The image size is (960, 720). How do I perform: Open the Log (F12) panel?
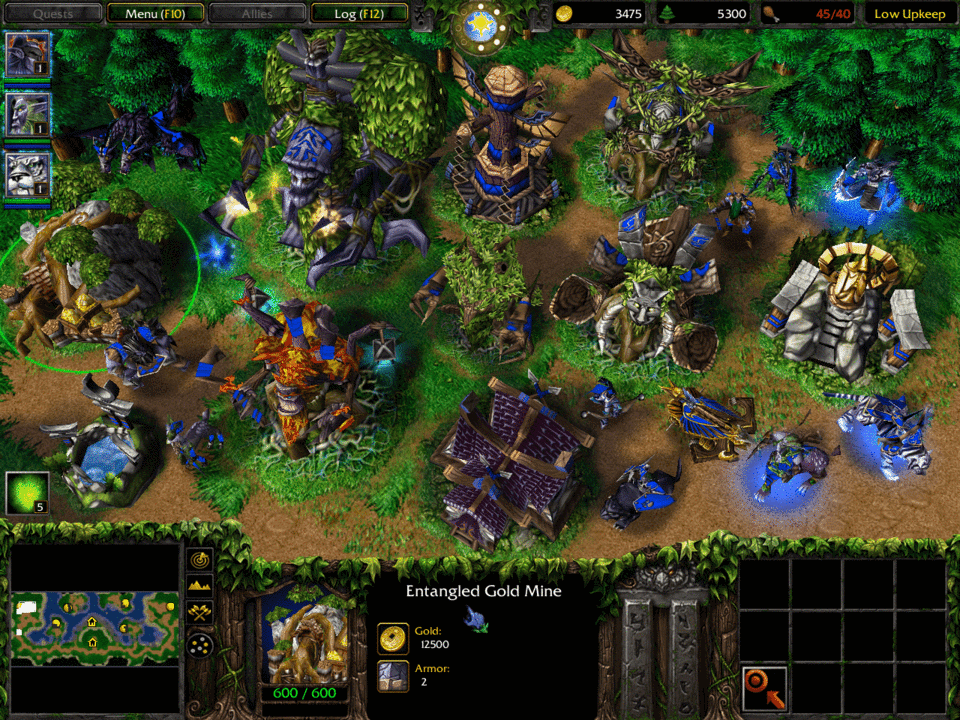[x=358, y=13]
